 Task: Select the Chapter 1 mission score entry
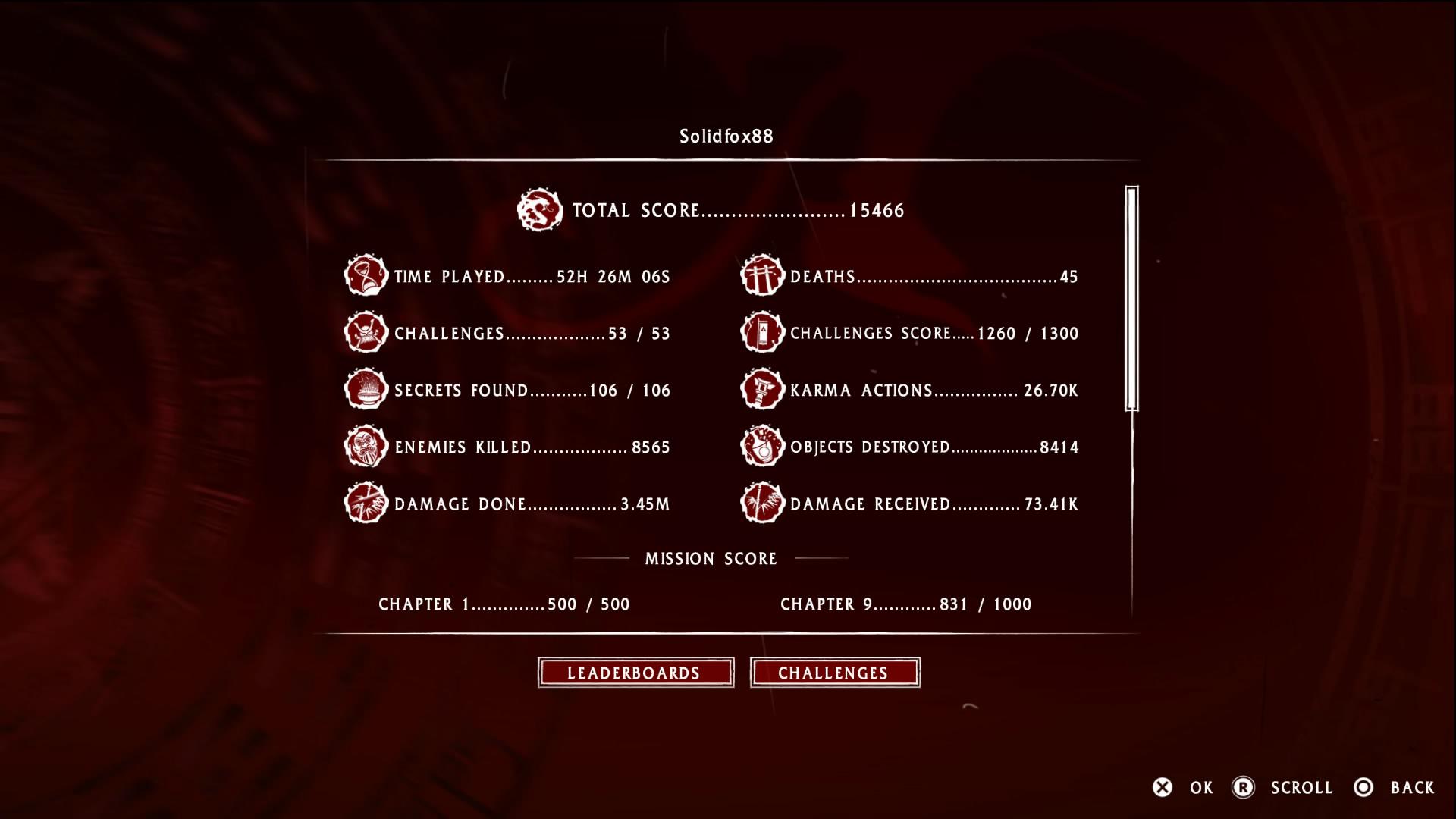[503, 604]
